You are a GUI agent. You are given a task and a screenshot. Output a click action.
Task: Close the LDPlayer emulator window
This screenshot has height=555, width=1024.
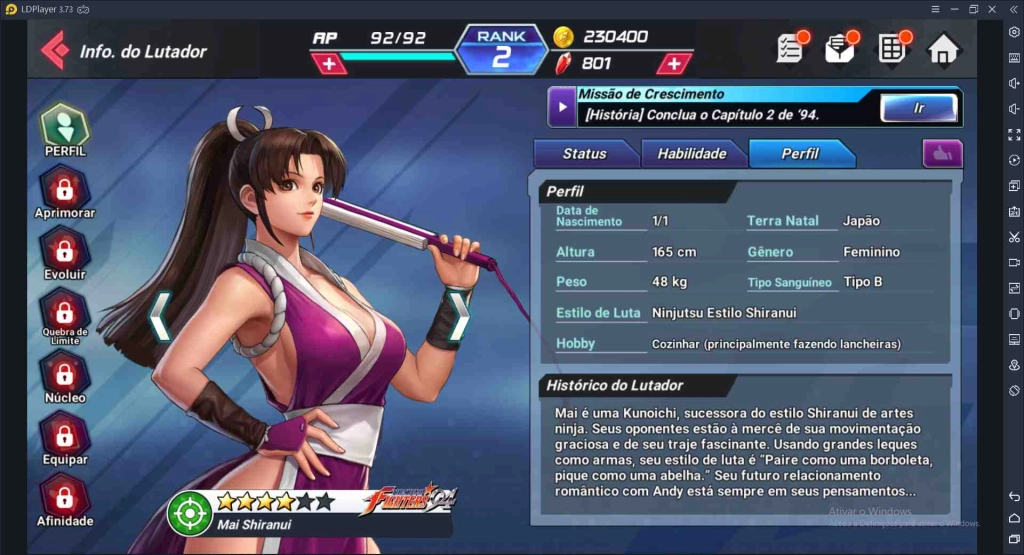[992, 9]
